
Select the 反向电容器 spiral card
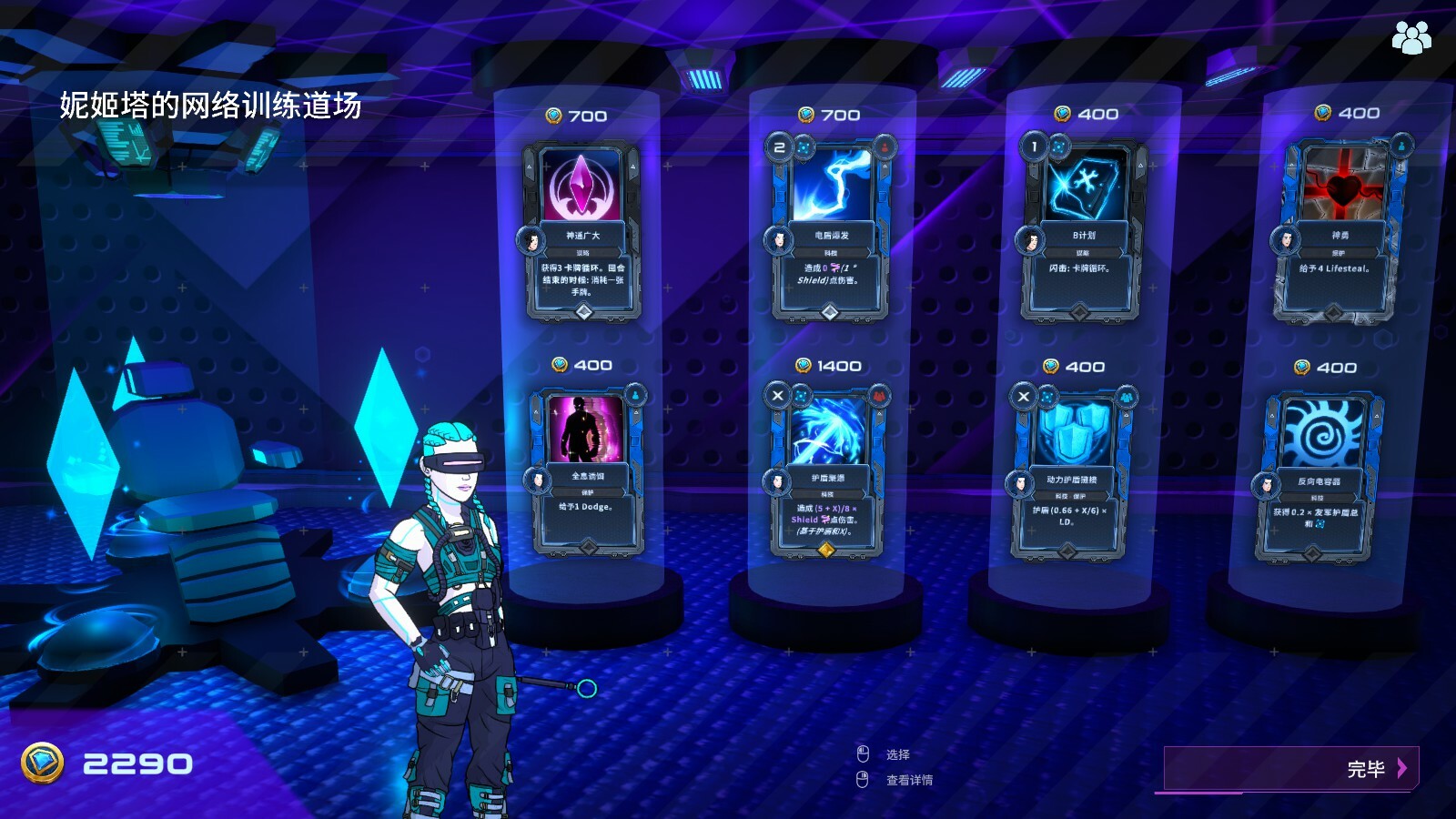pos(1318,477)
